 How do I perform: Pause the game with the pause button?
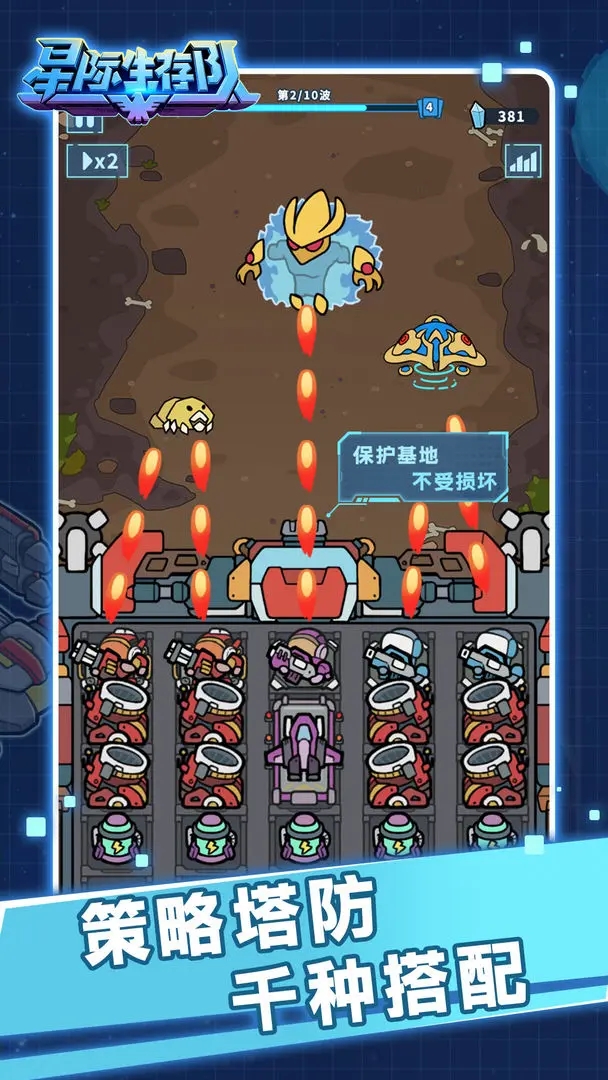[84, 123]
